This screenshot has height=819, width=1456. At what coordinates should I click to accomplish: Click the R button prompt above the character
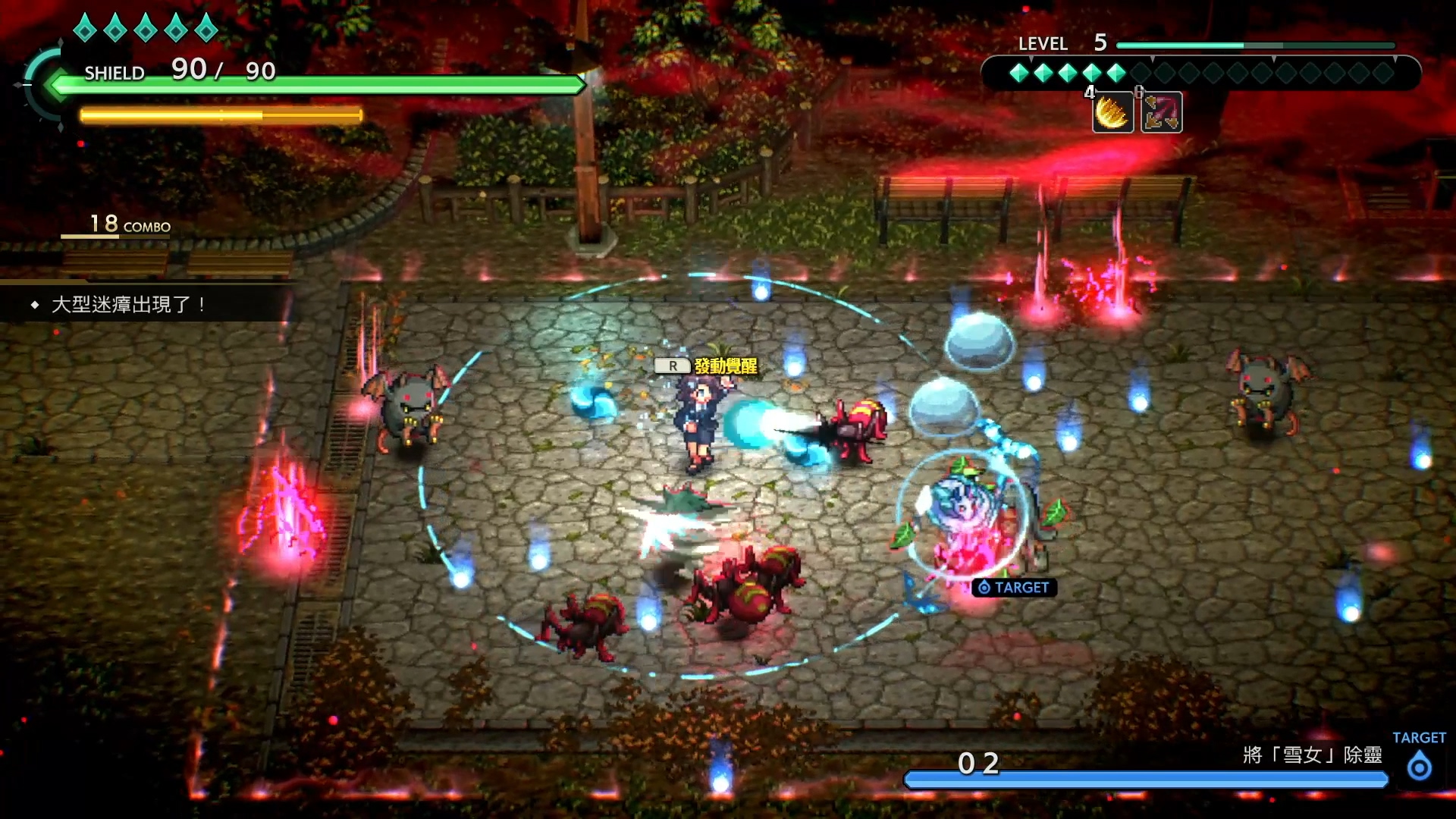tap(672, 364)
